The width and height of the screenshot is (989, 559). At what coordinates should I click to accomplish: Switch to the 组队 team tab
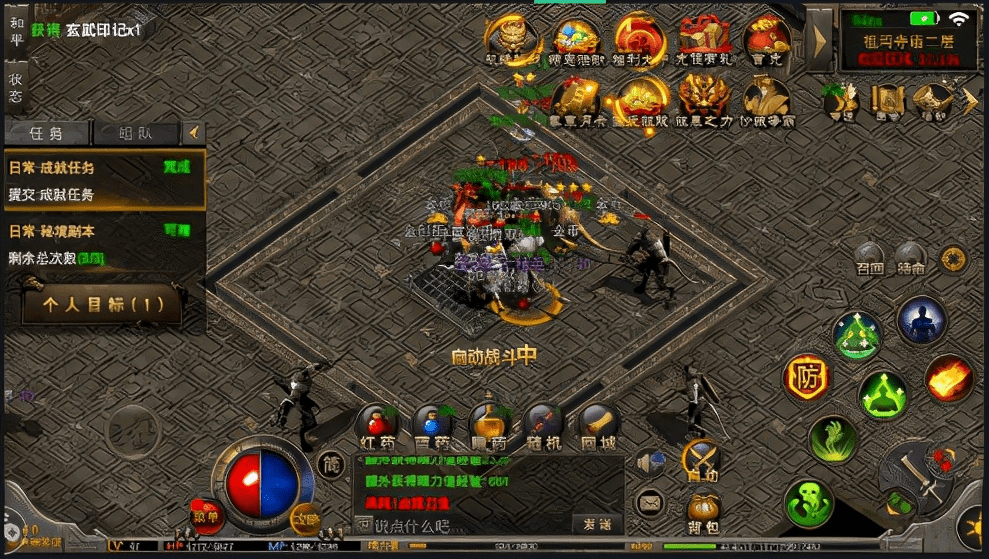135,133
